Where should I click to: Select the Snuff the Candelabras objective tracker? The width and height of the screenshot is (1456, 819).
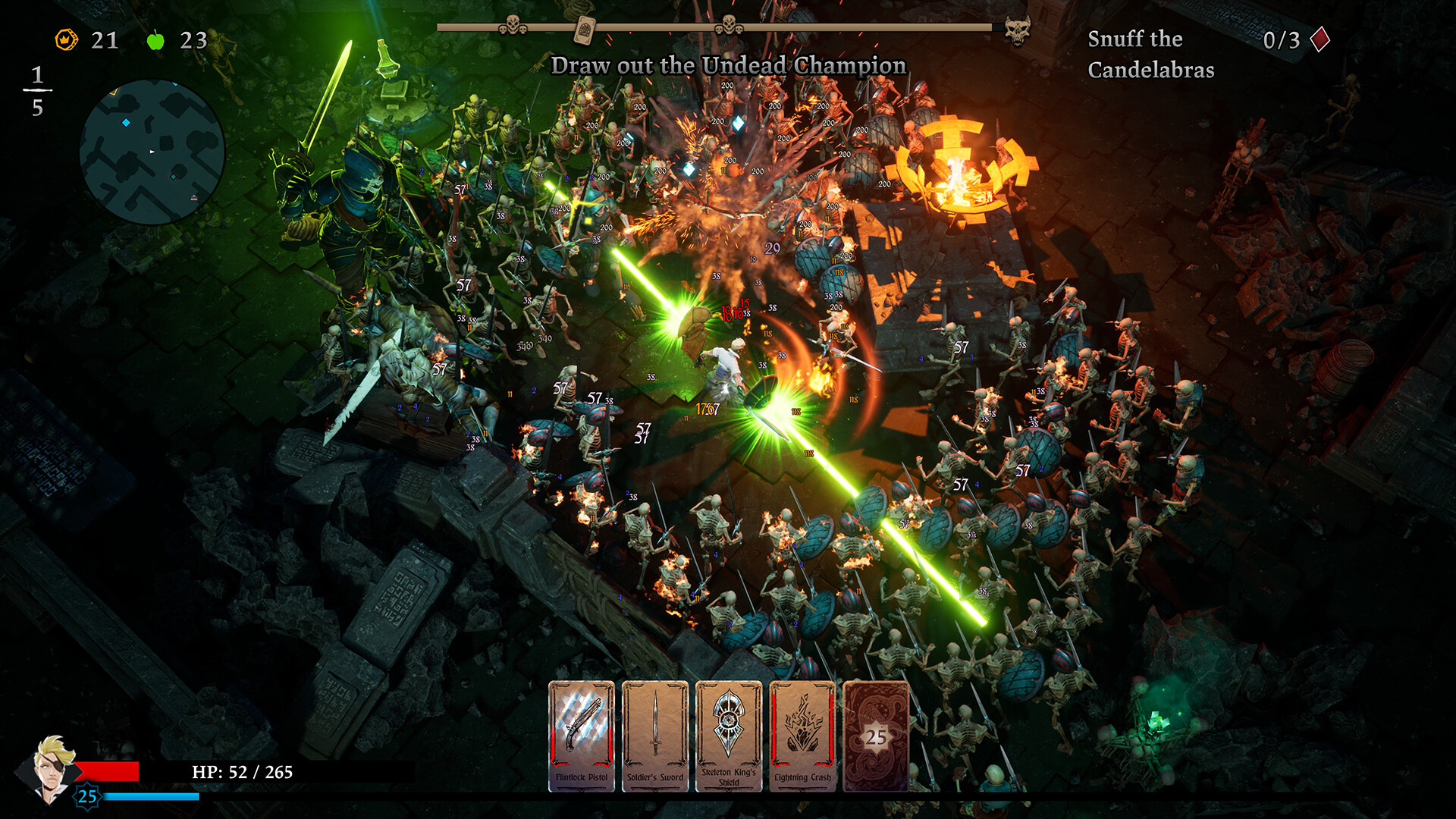[x=1150, y=54]
